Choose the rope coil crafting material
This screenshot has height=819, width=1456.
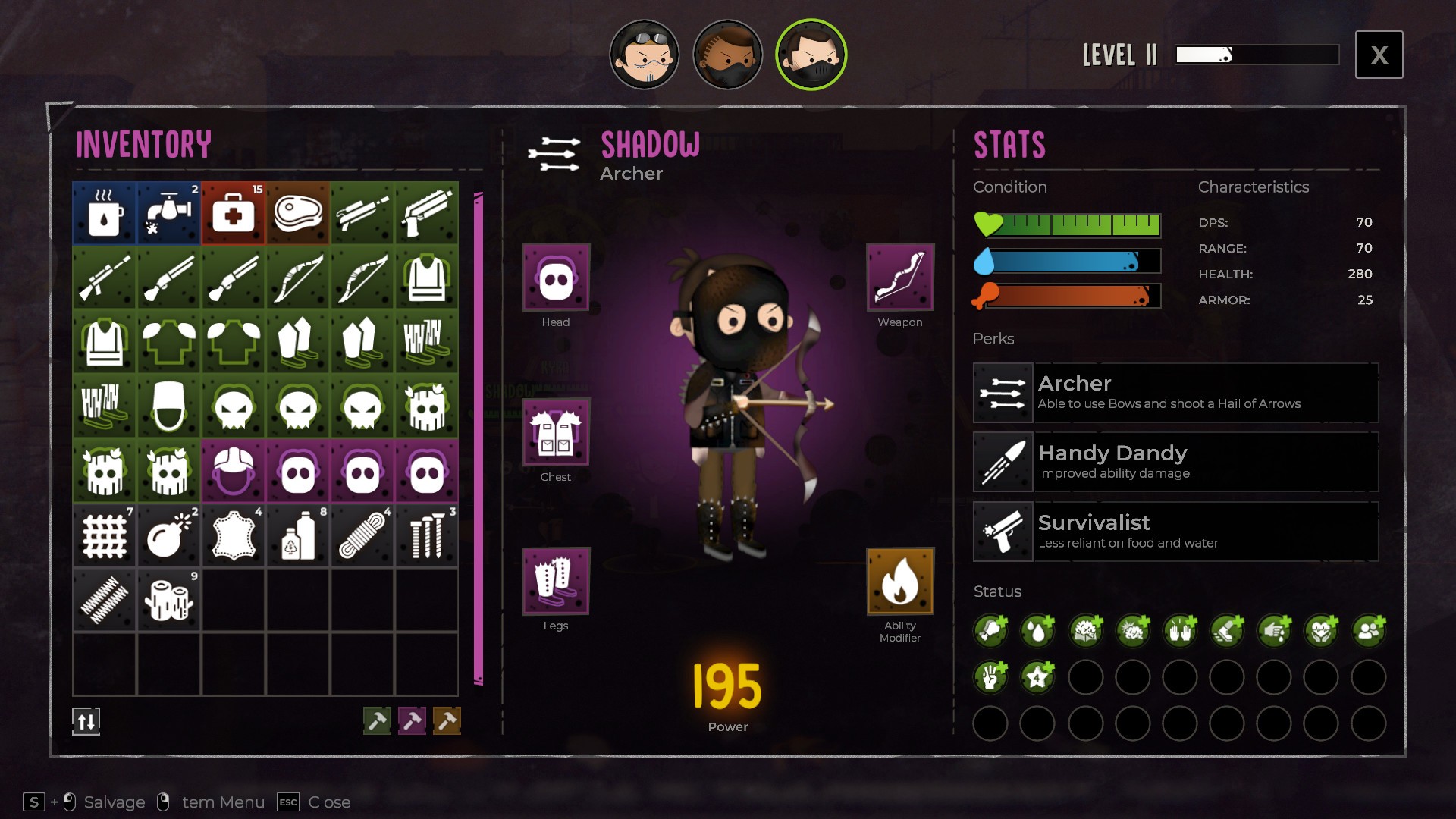pos(362,536)
